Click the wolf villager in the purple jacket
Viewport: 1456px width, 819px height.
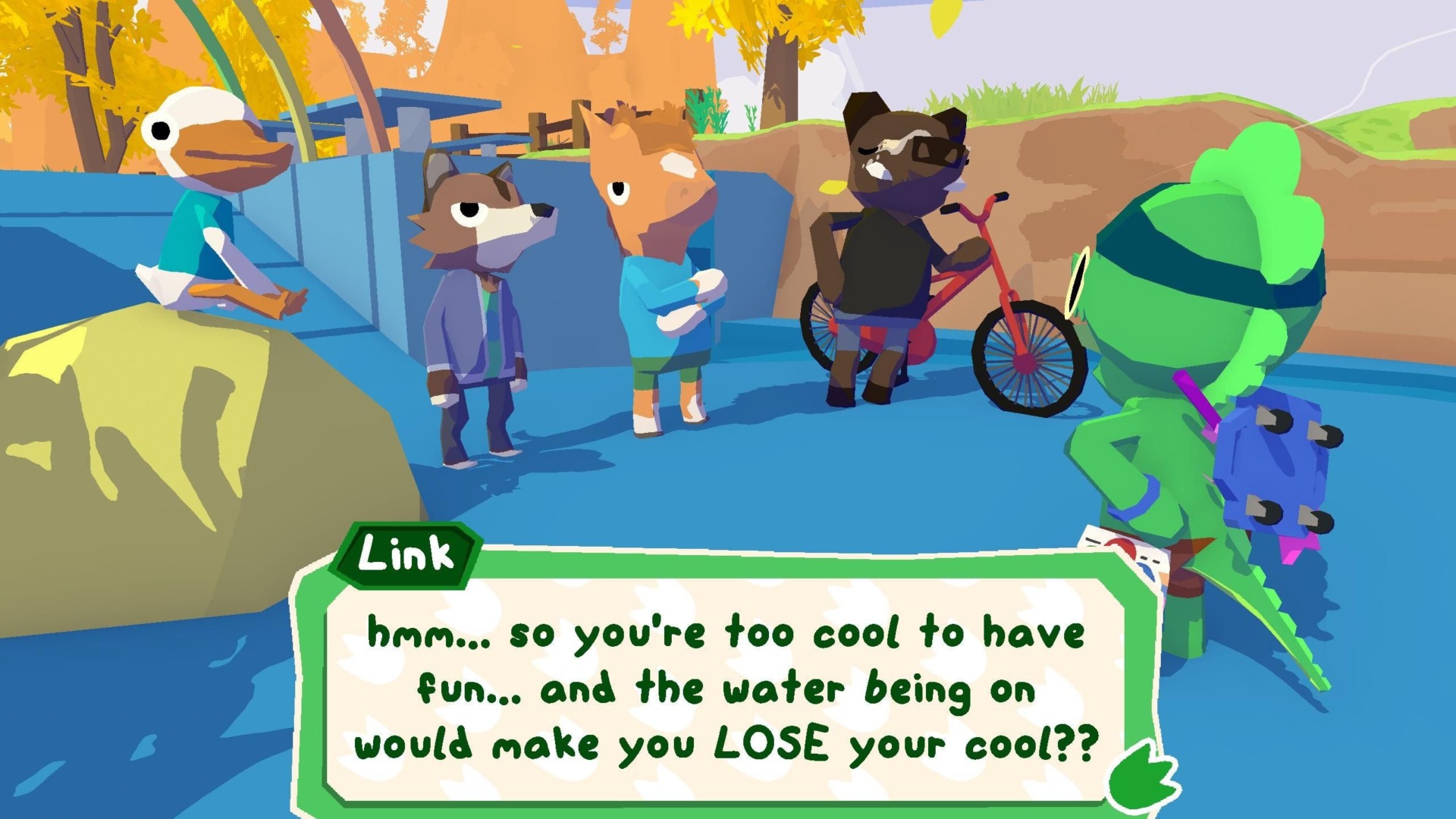tap(478, 303)
